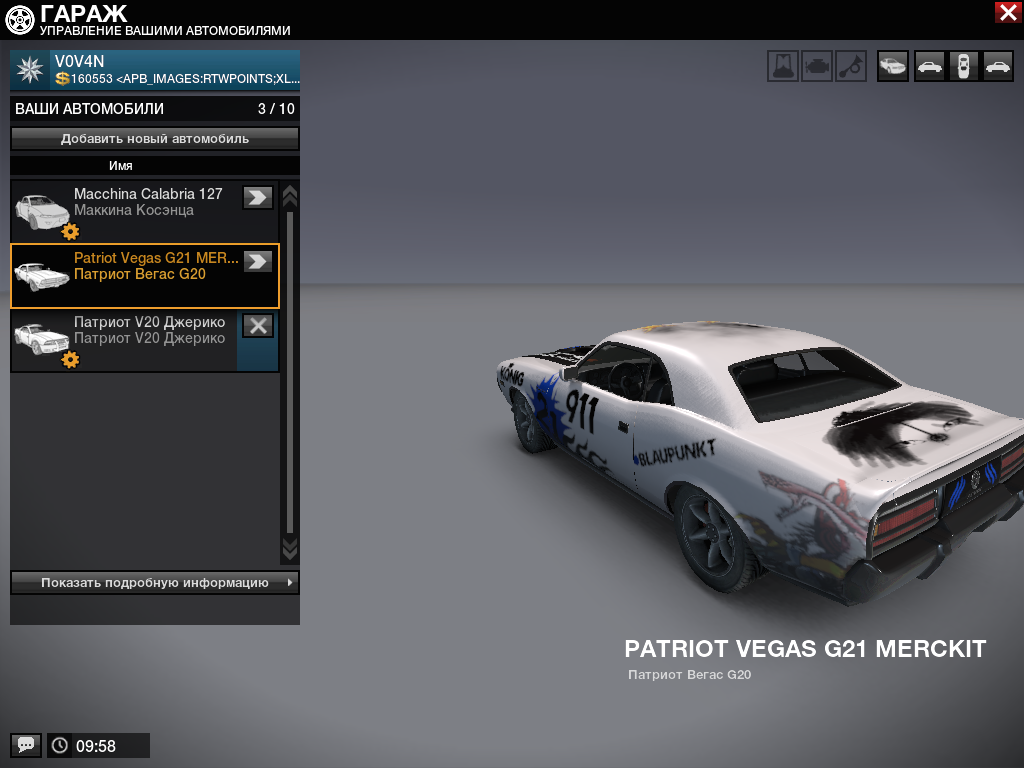Viewport: 1024px width, 768px height.
Task: Expand 'Показать подробную информацию' details
Action: [155, 582]
